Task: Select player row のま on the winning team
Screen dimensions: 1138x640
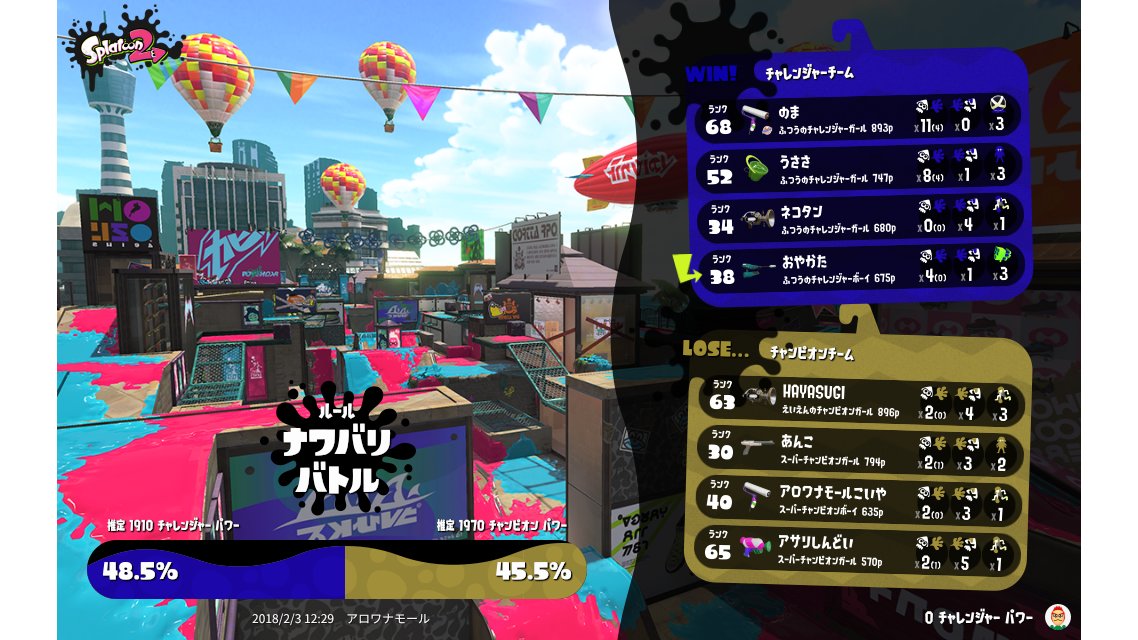Action: (x=862, y=115)
